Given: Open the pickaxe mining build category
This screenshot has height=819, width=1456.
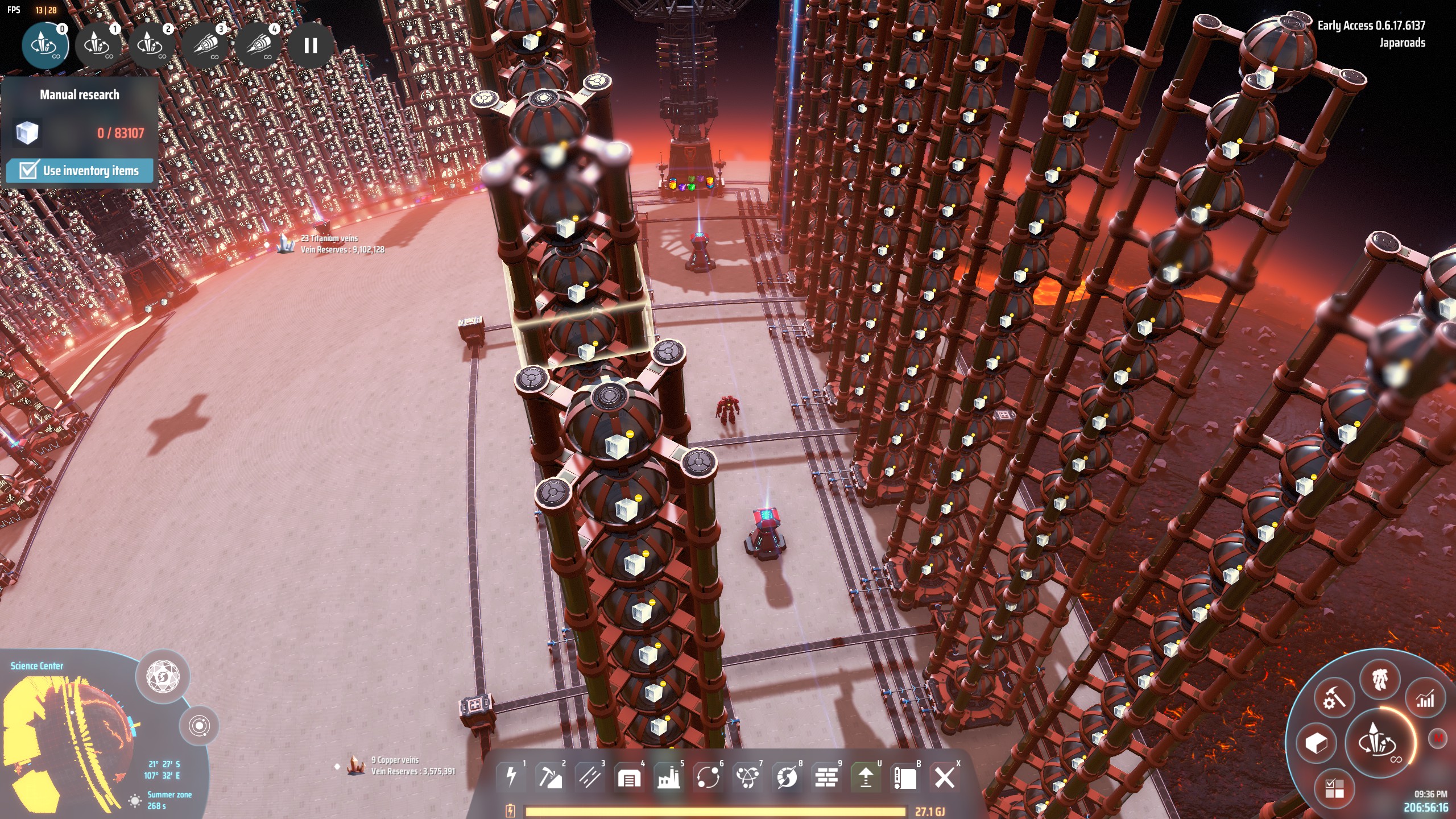Looking at the screenshot, I should click(x=550, y=777).
